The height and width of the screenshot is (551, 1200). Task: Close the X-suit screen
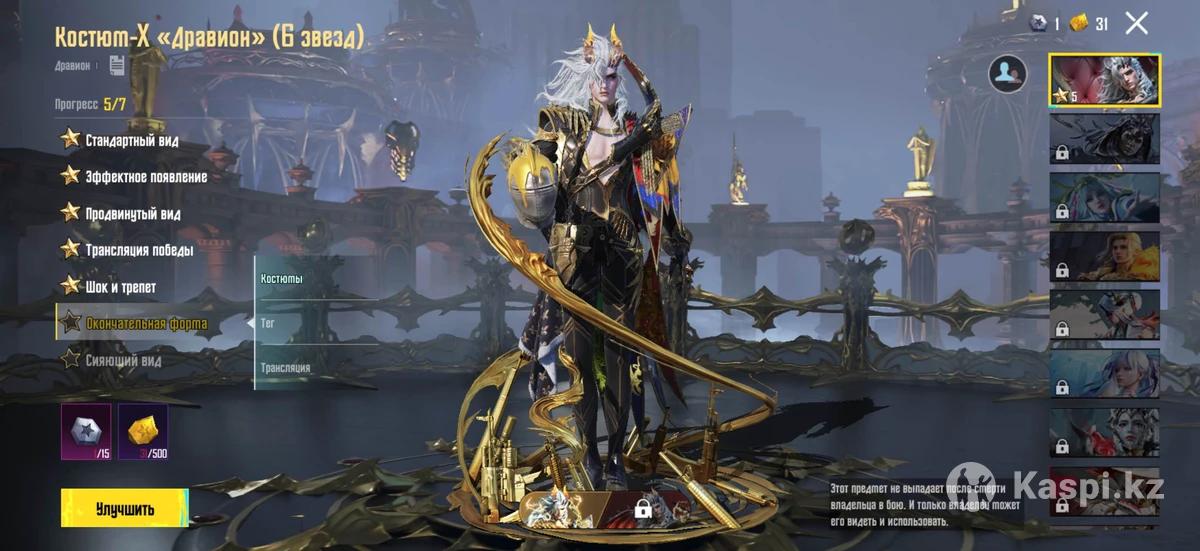pos(1136,23)
